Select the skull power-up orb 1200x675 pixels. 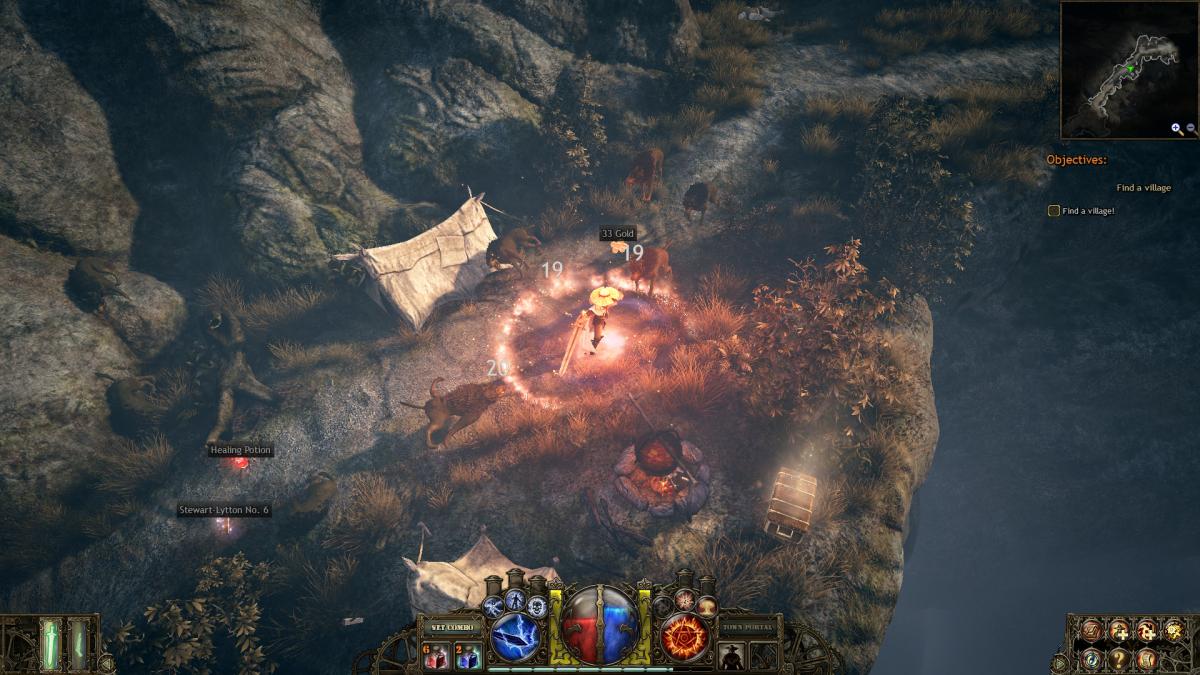(x=538, y=606)
